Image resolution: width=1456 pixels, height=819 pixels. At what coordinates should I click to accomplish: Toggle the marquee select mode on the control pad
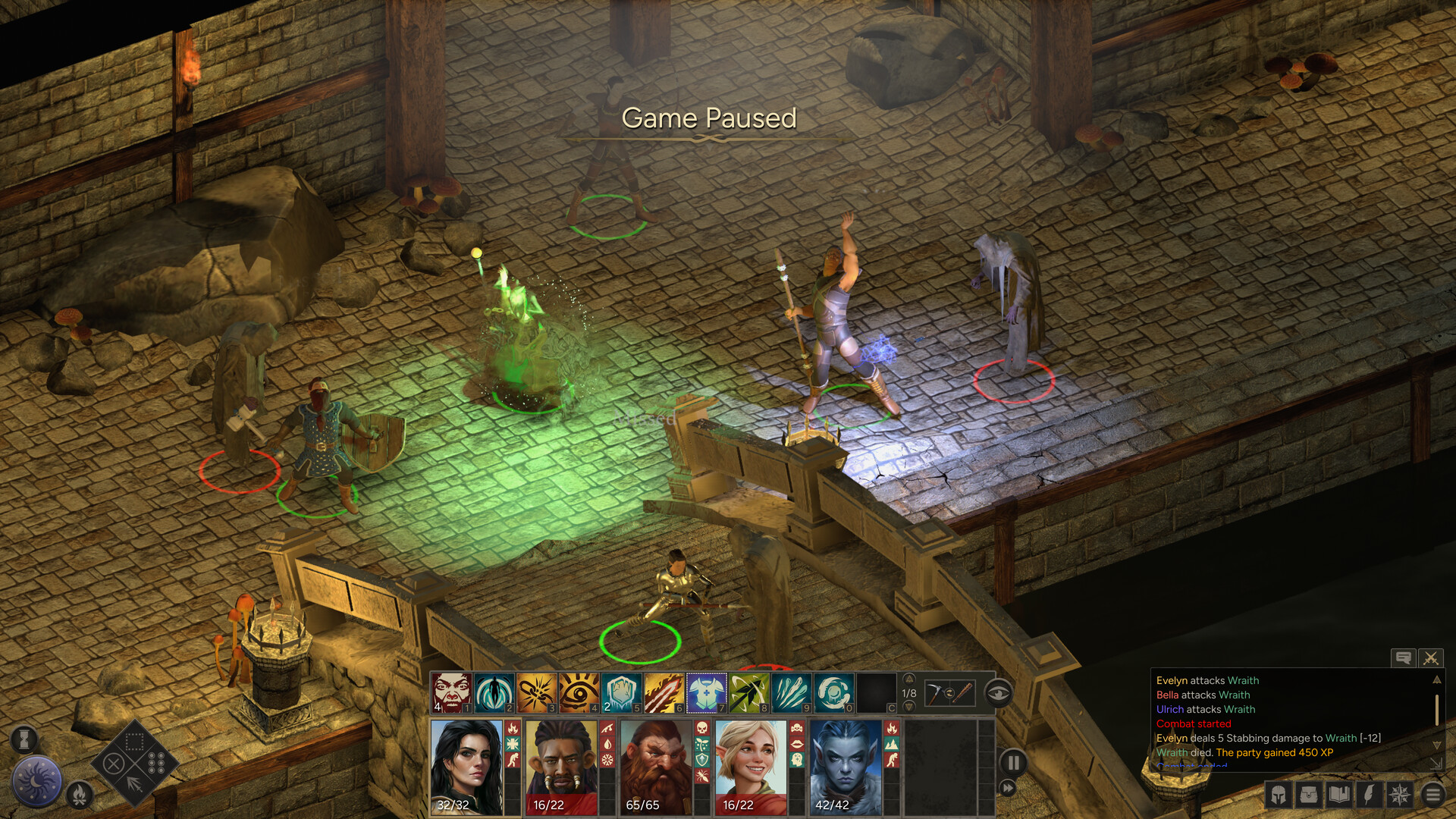coord(134,741)
